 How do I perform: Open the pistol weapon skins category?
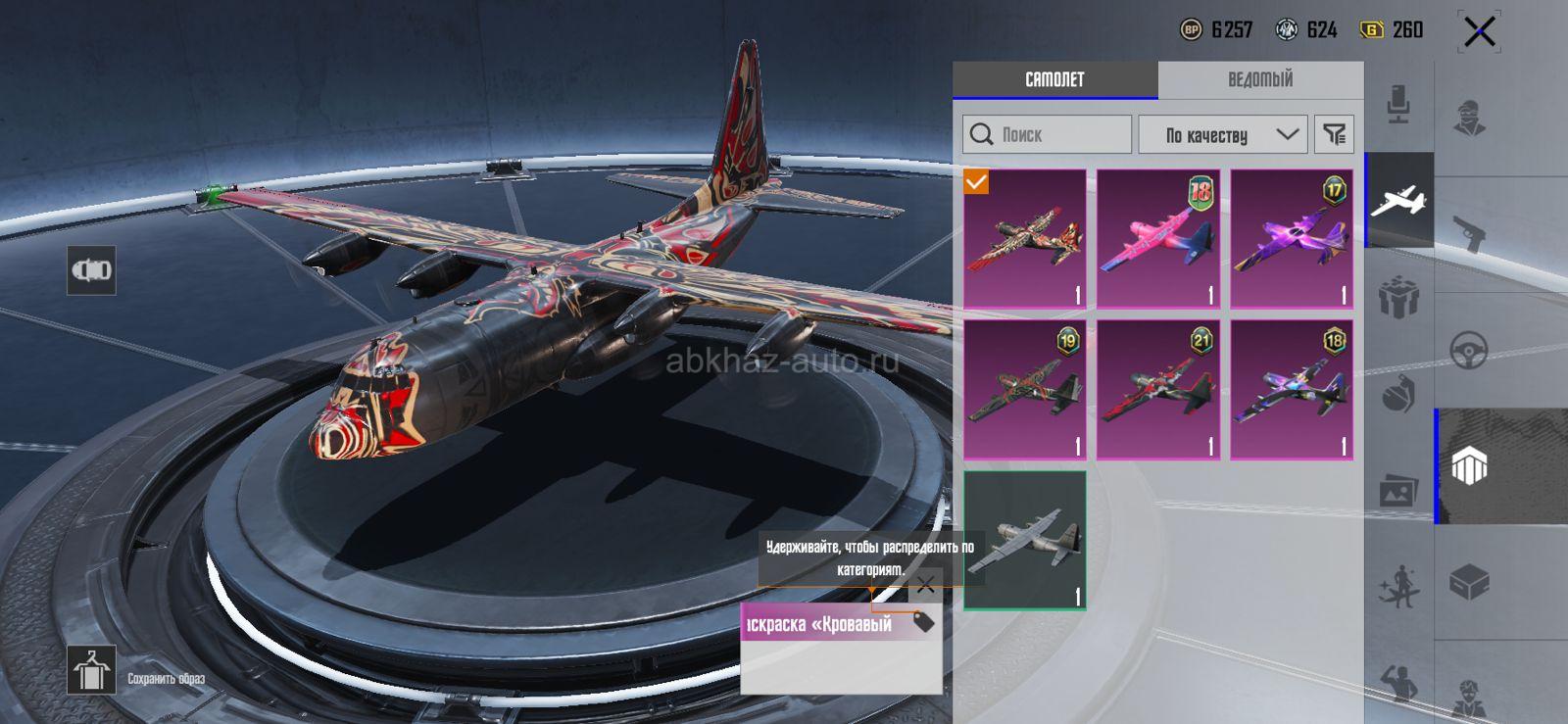pyautogui.click(x=1469, y=234)
